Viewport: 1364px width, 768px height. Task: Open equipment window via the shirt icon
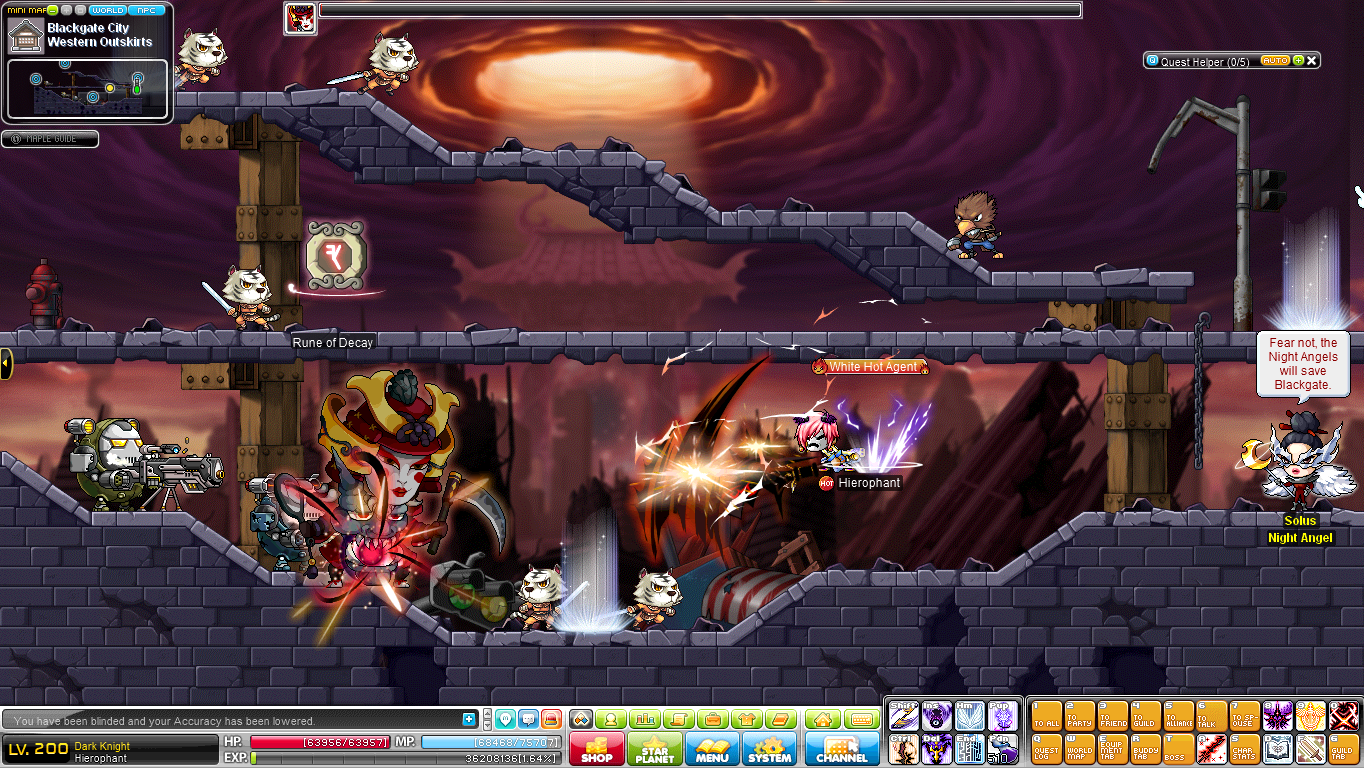coord(746,718)
